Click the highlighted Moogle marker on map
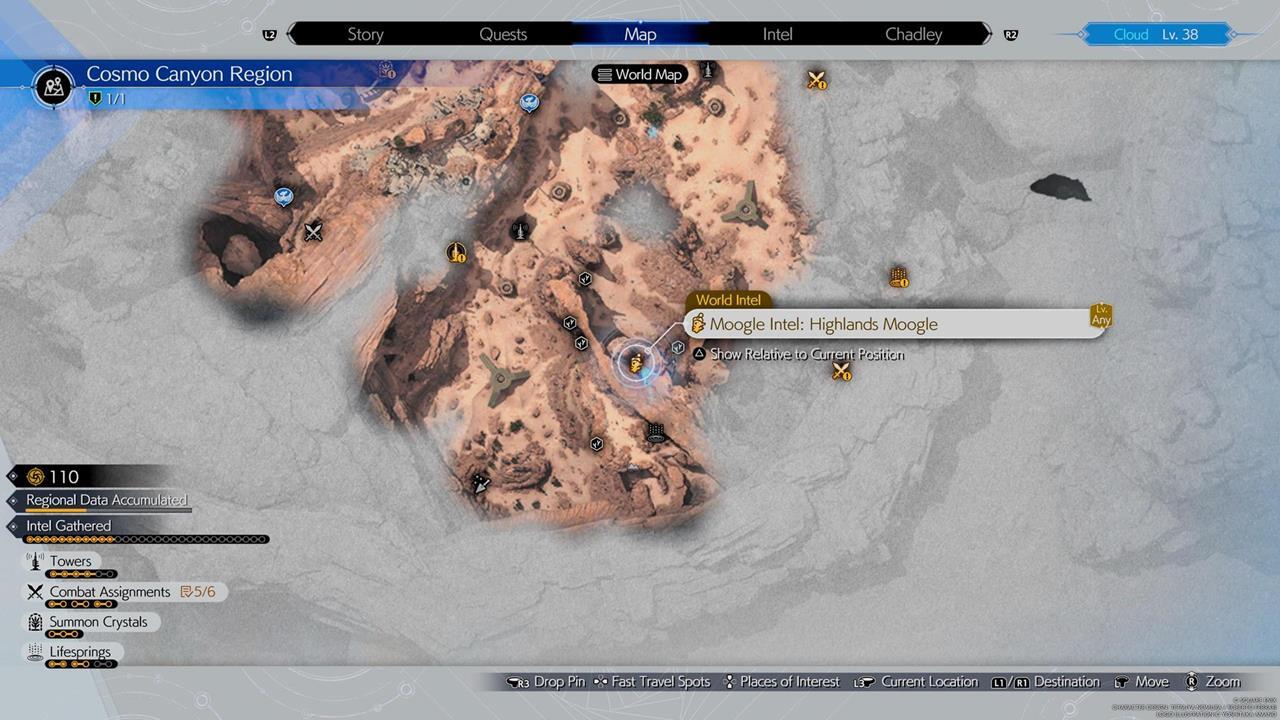Screen dimensions: 1280x720 click(634, 362)
